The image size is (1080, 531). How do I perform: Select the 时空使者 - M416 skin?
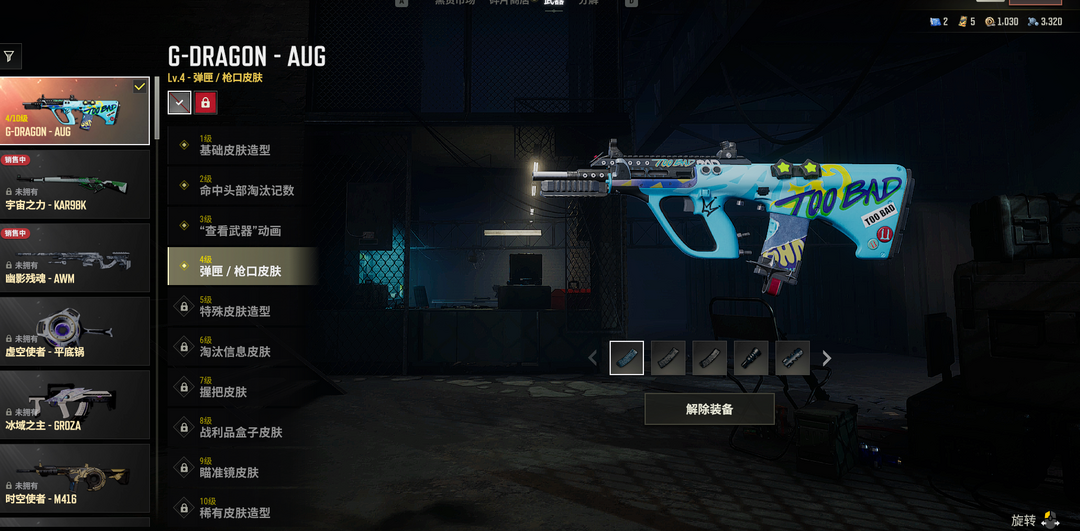coord(75,478)
